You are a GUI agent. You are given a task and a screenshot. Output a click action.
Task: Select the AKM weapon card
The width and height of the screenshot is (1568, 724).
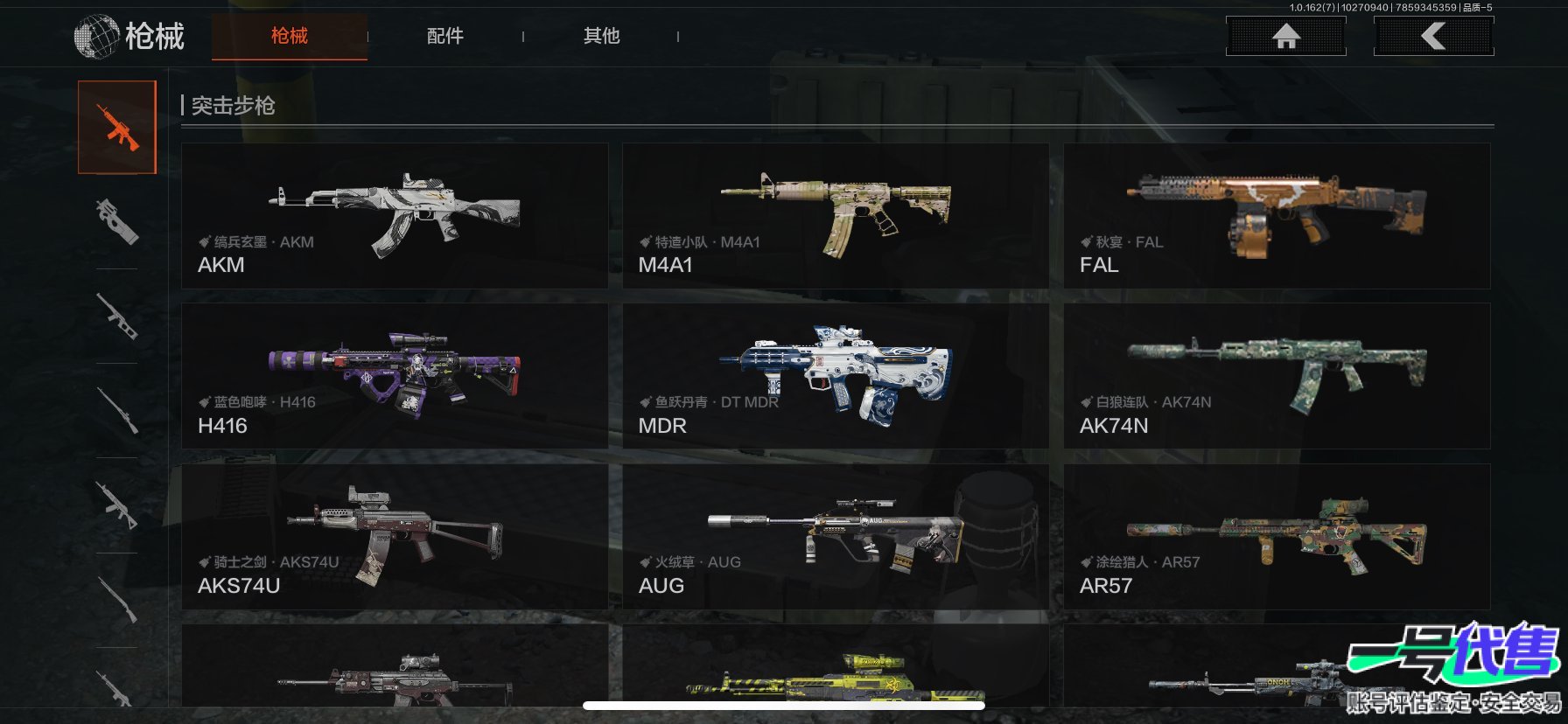395,216
